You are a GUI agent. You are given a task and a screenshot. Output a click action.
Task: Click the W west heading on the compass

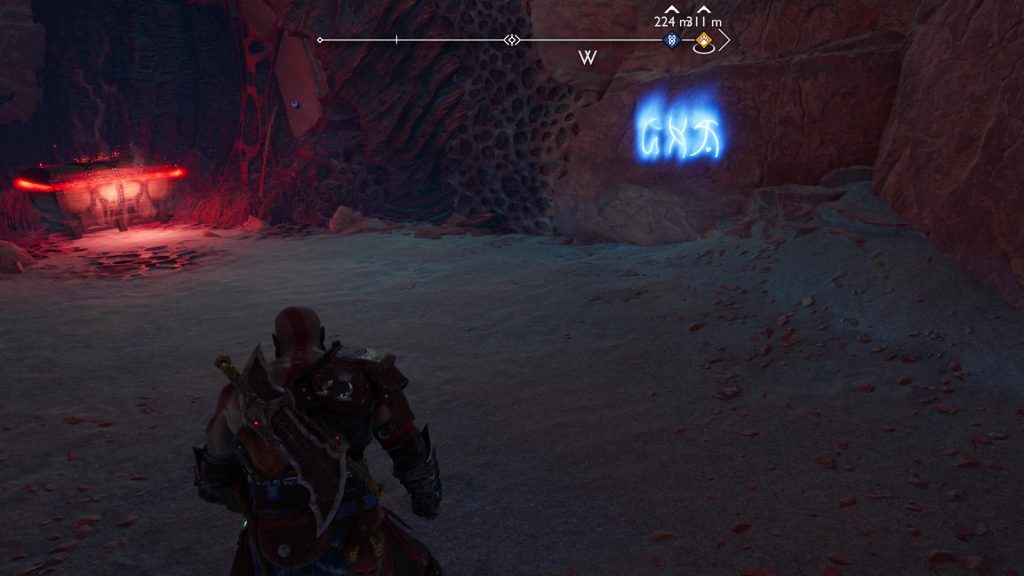point(587,58)
